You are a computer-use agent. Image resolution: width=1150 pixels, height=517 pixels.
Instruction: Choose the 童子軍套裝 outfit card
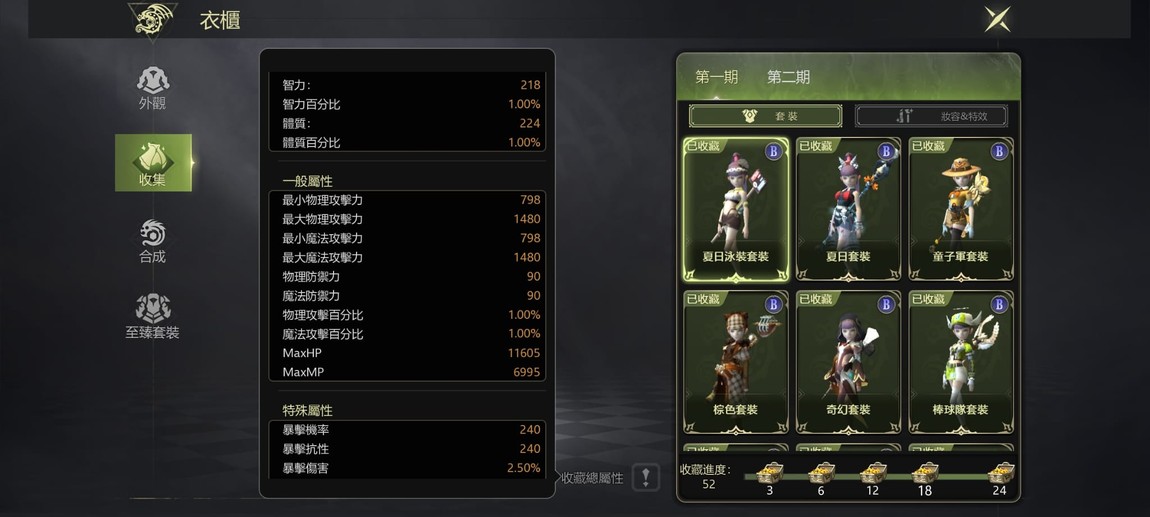[x=961, y=209]
